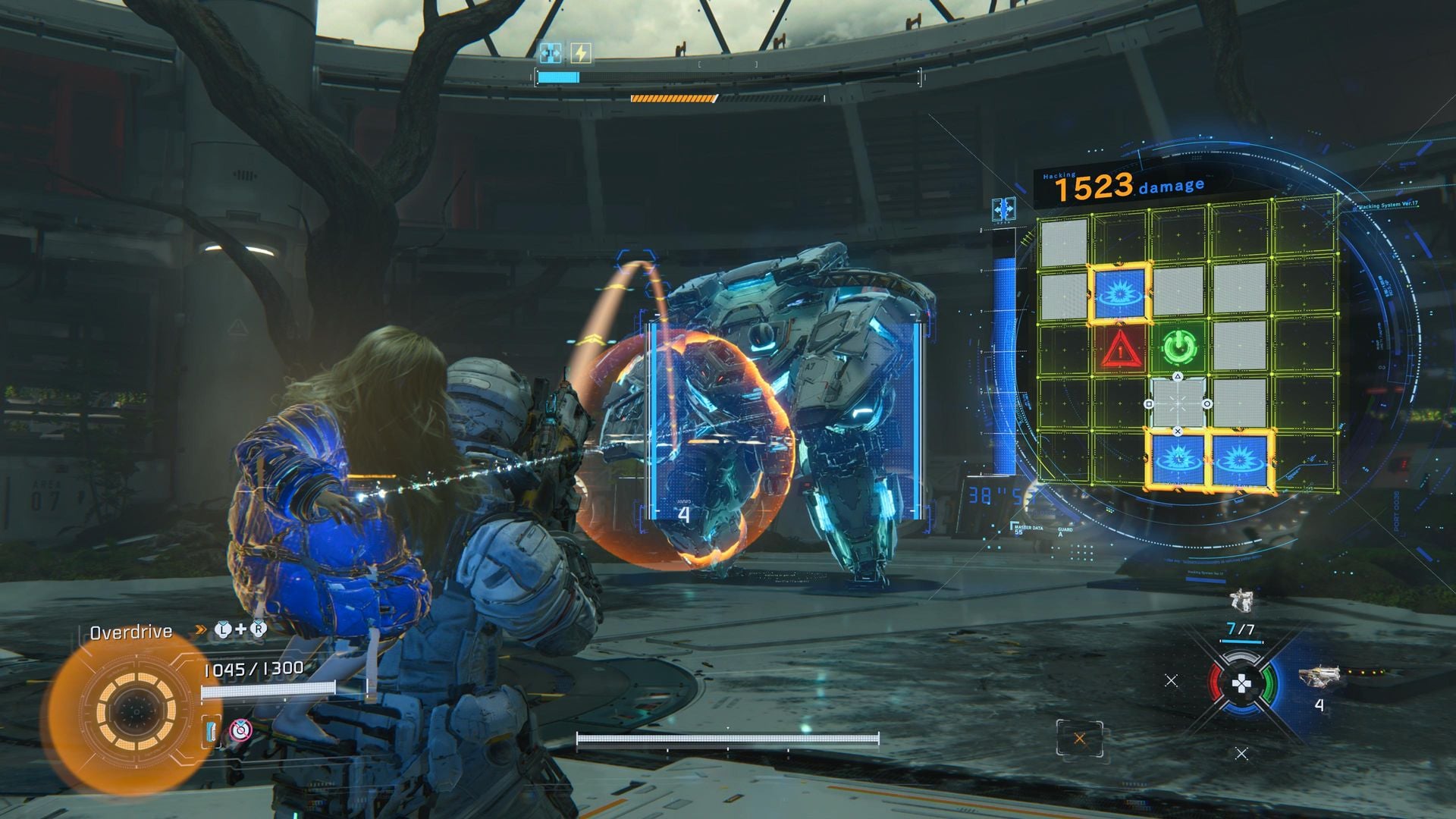Image resolution: width=1456 pixels, height=819 pixels.
Task: Click the crossed-out pink circle icon
Action: pos(240,730)
